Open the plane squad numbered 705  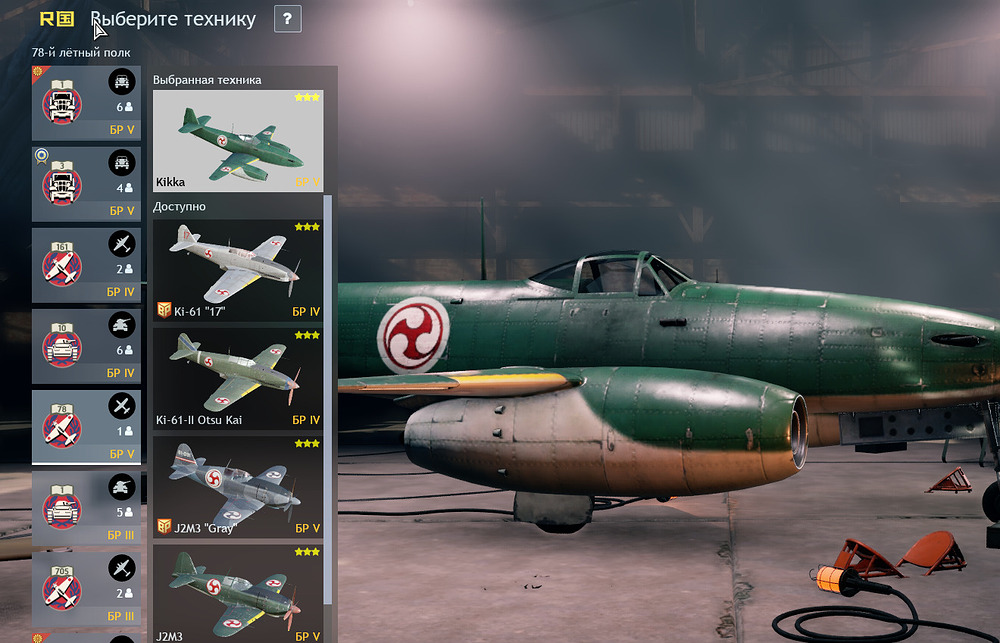[86, 588]
